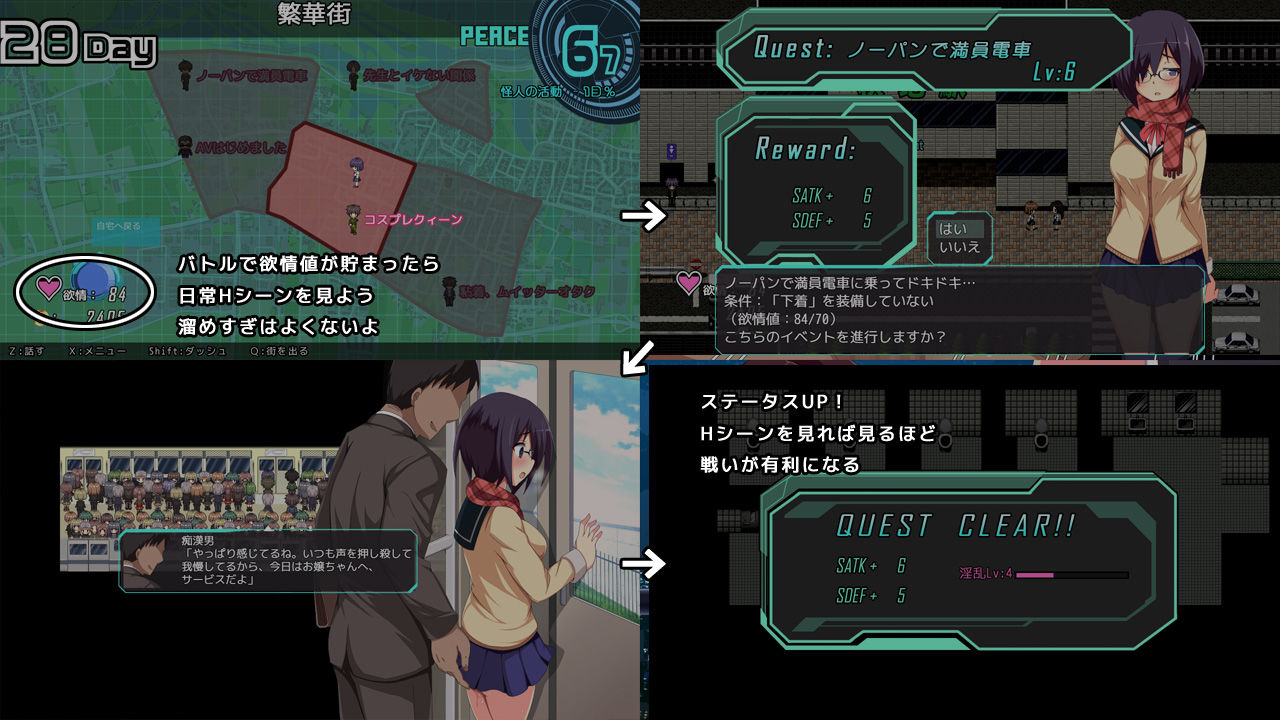Click the AVはじめました quest NPC sprite
Screen dimensions: 1280x720
pyautogui.click(x=184, y=145)
